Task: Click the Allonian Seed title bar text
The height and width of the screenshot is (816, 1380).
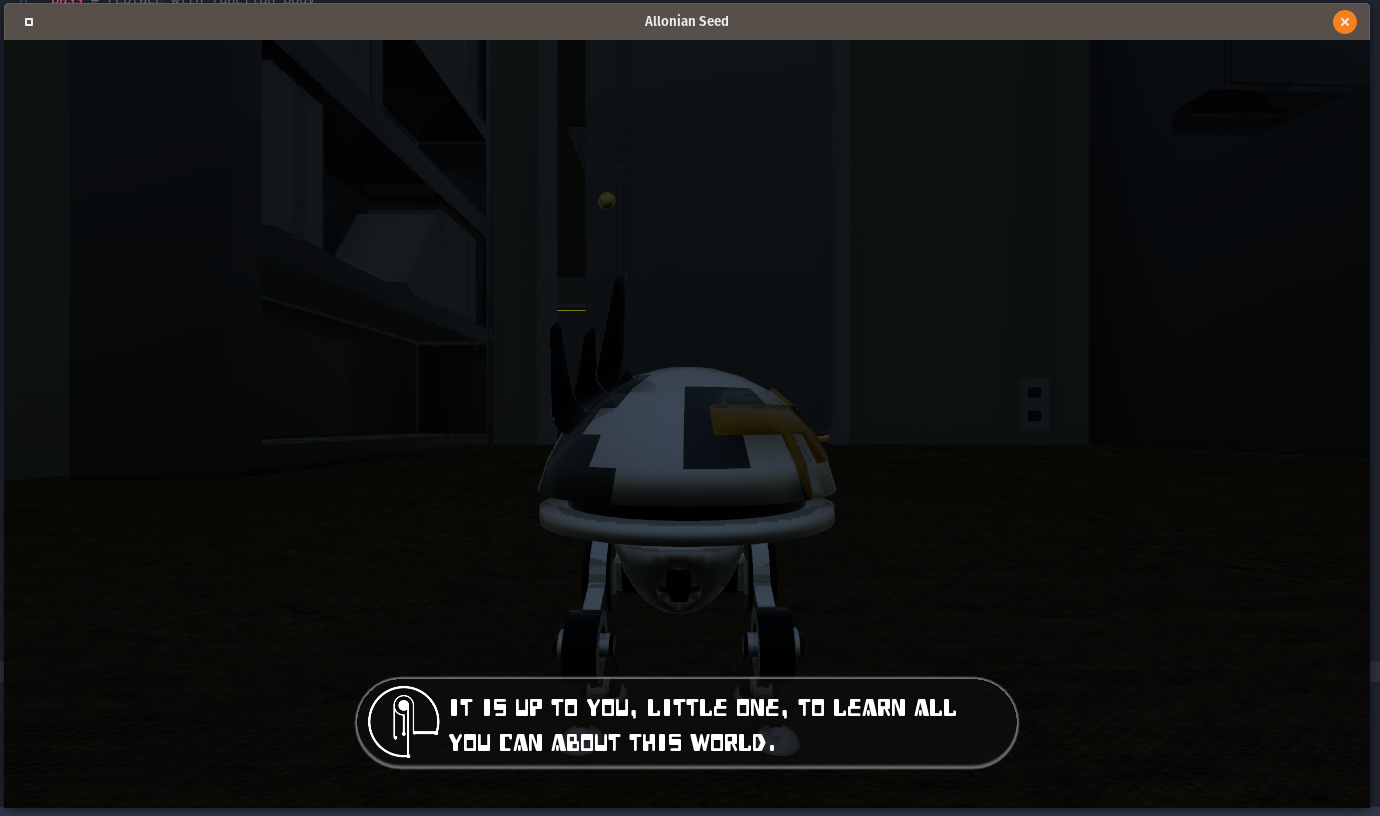Action: (686, 21)
